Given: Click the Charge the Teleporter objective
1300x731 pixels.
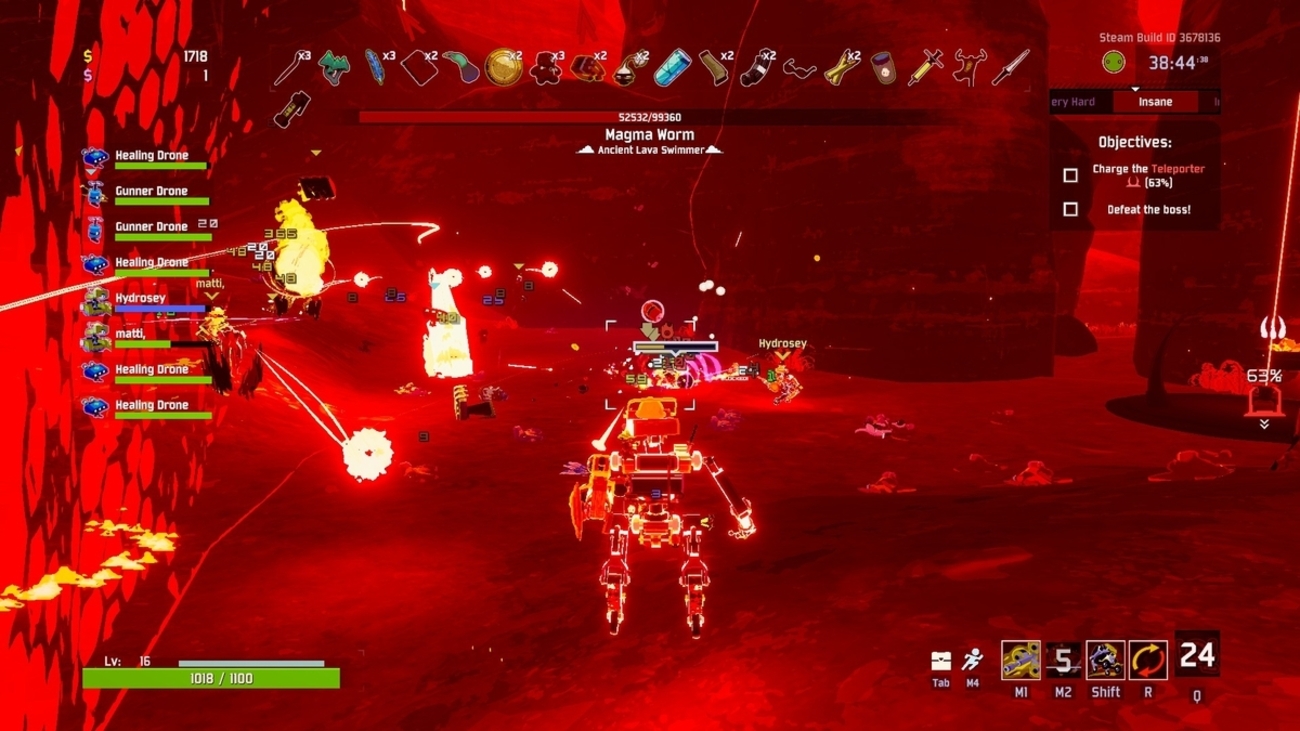Looking at the screenshot, I should tap(1147, 175).
